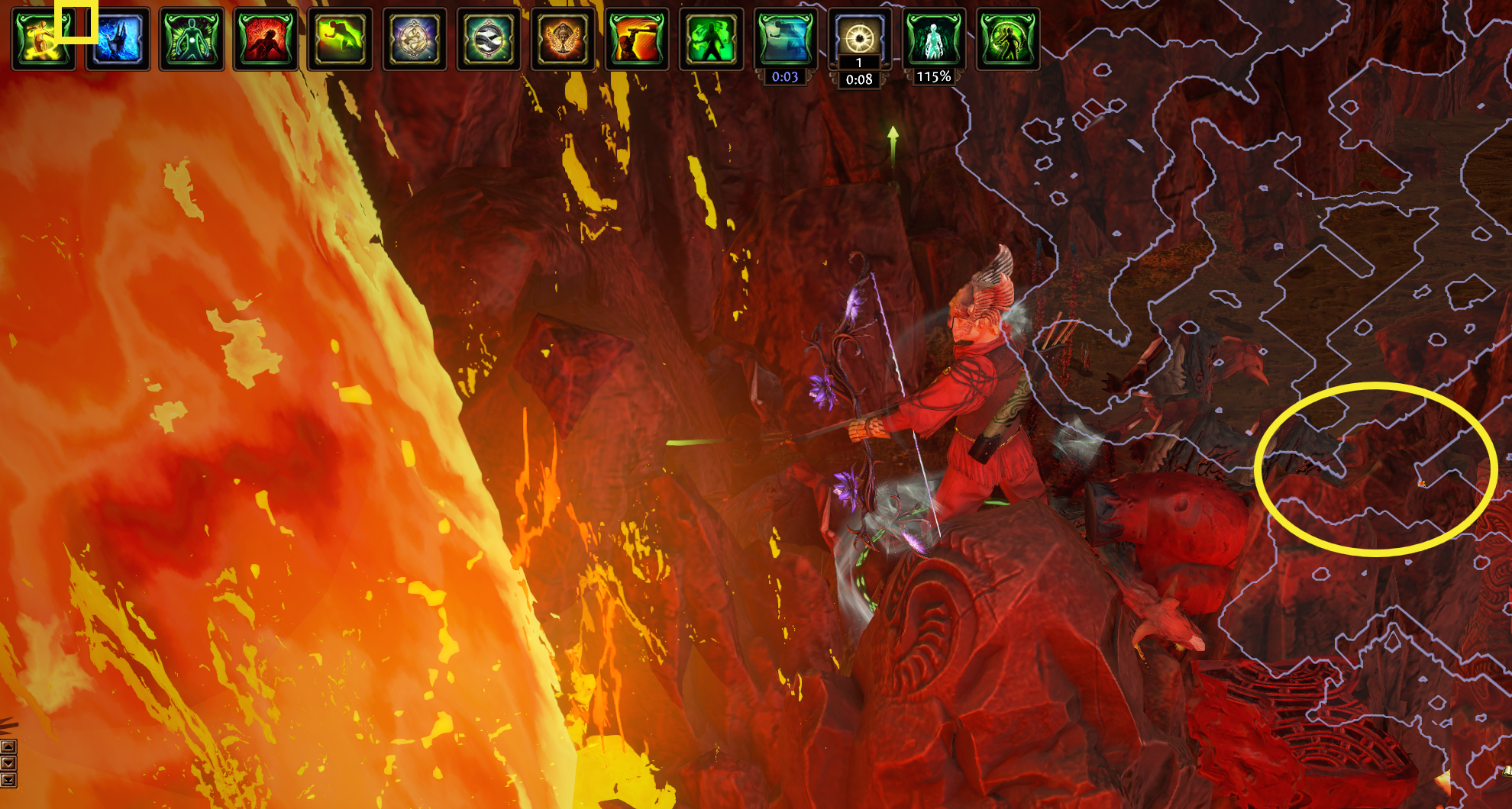Viewport: 1512px width, 809px height.
Task: Jump to chat bottom with the bottom arrow button
Action: point(8,780)
